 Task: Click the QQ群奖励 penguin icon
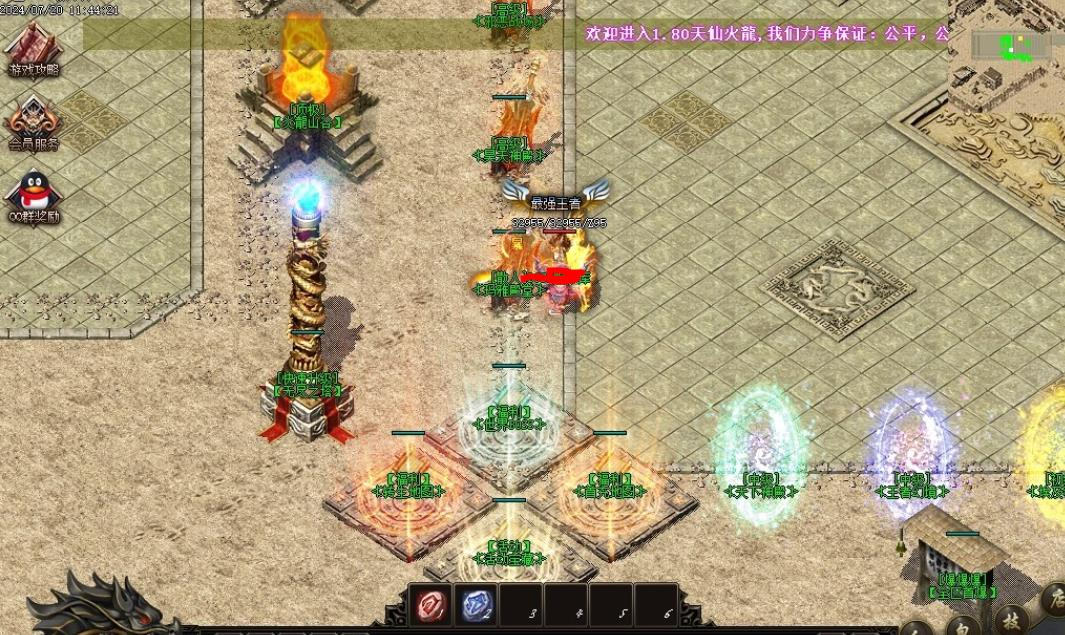tap(34, 194)
